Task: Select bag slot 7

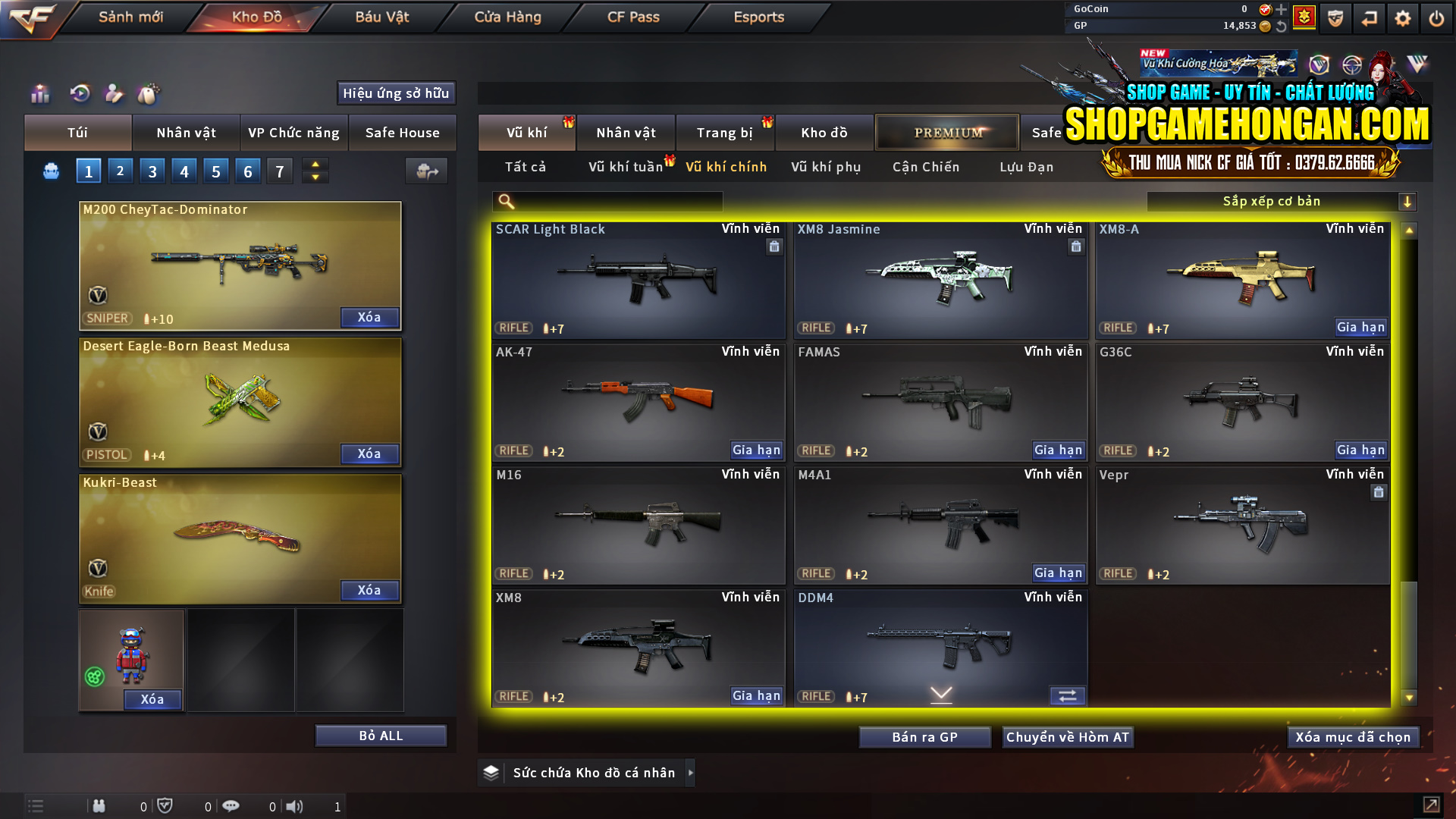Action: 279,171
